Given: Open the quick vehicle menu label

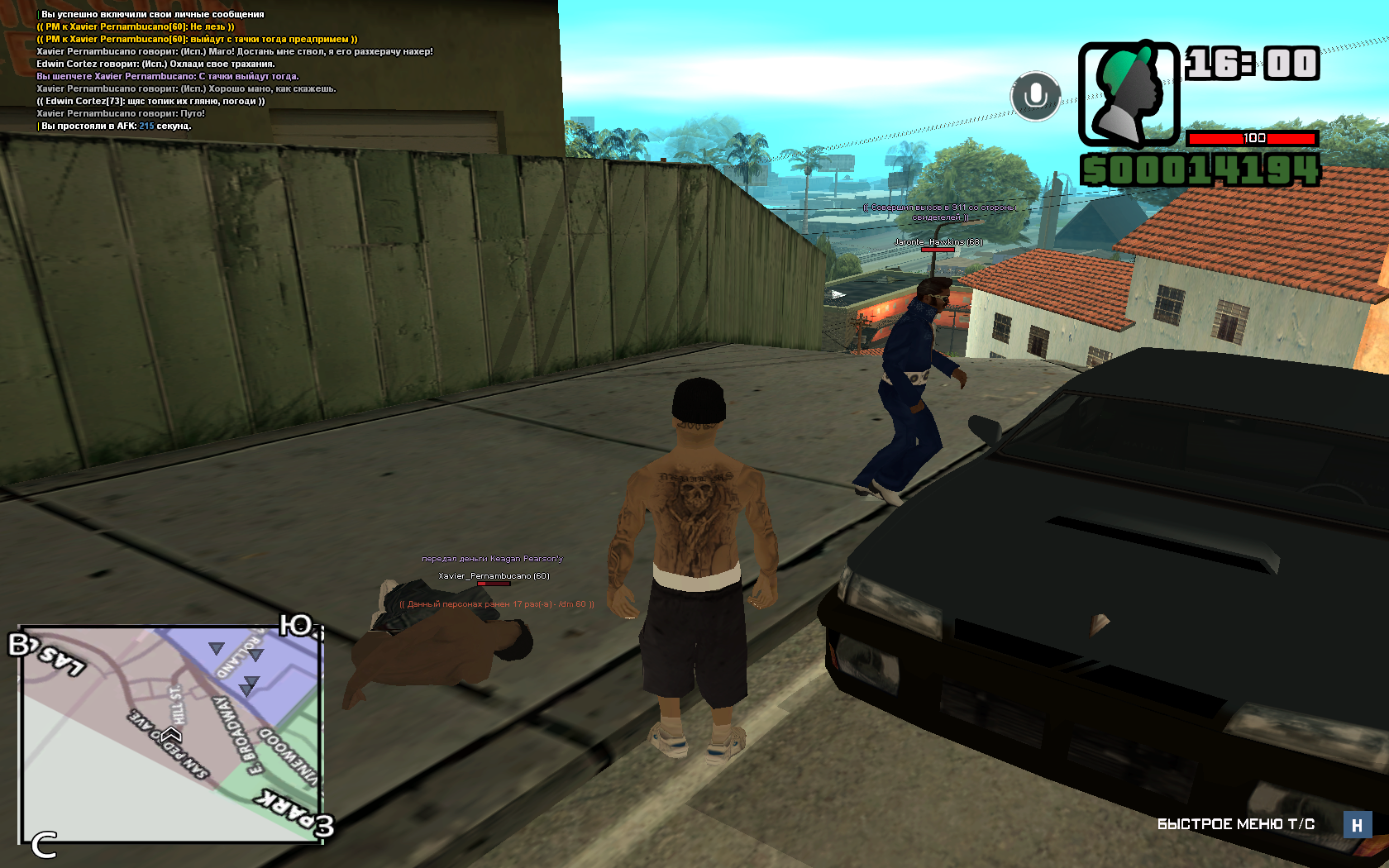Looking at the screenshot, I should click(x=1235, y=824).
